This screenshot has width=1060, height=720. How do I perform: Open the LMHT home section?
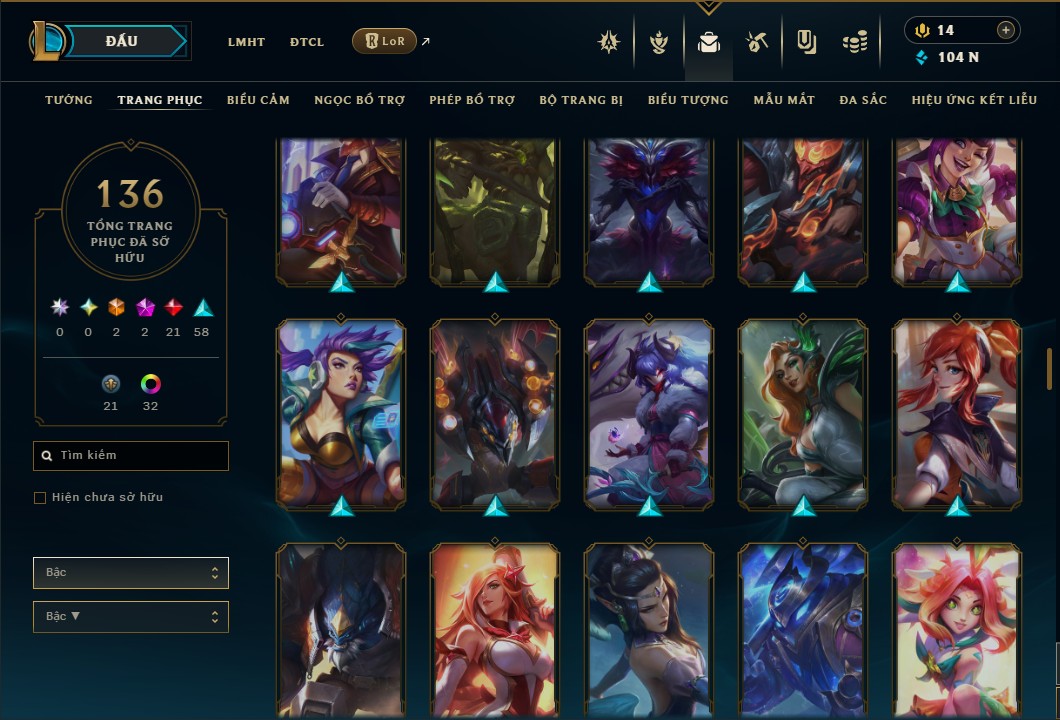point(246,42)
